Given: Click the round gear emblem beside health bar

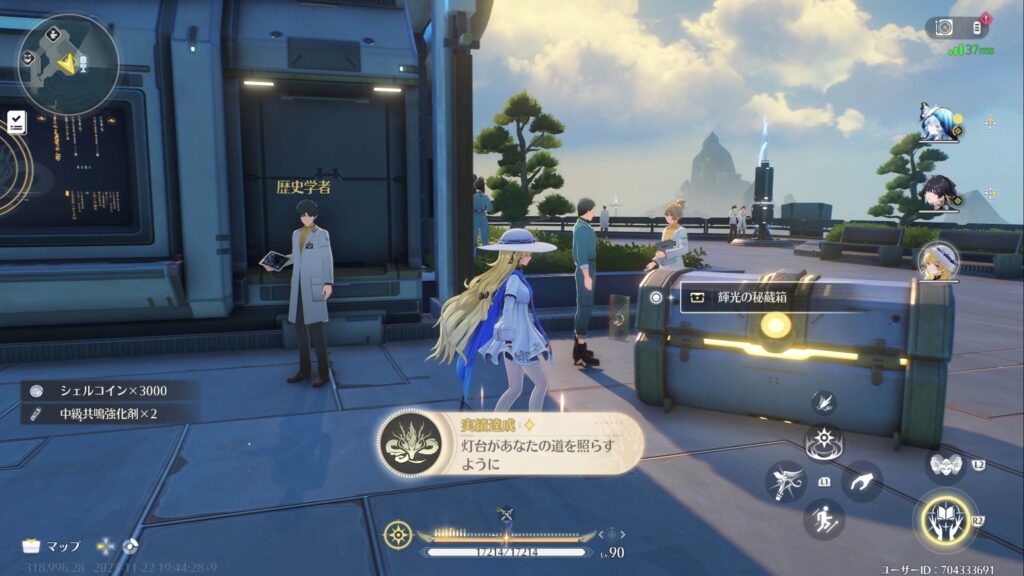Looking at the screenshot, I should (398, 534).
